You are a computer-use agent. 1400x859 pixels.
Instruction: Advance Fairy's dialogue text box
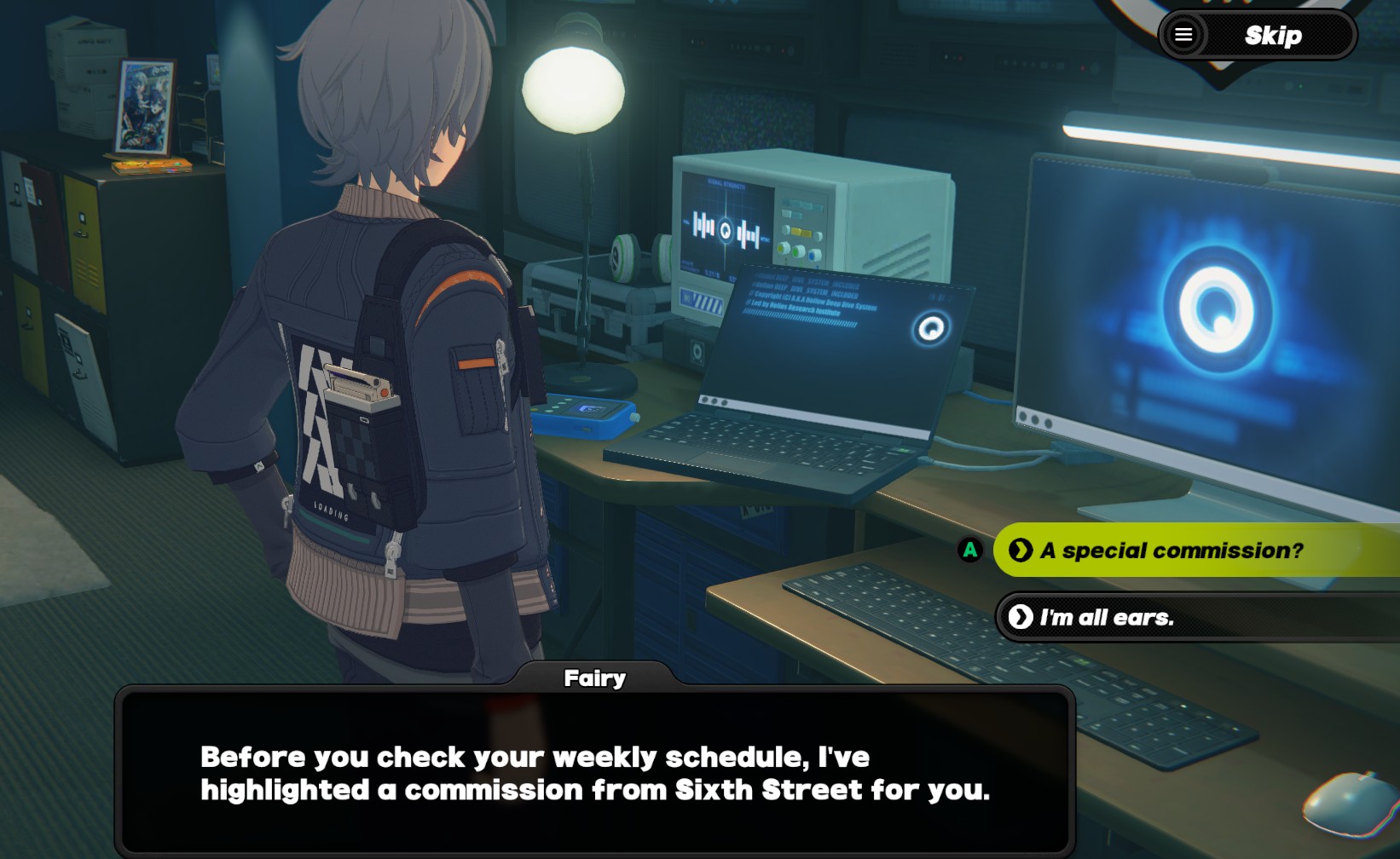594,773
